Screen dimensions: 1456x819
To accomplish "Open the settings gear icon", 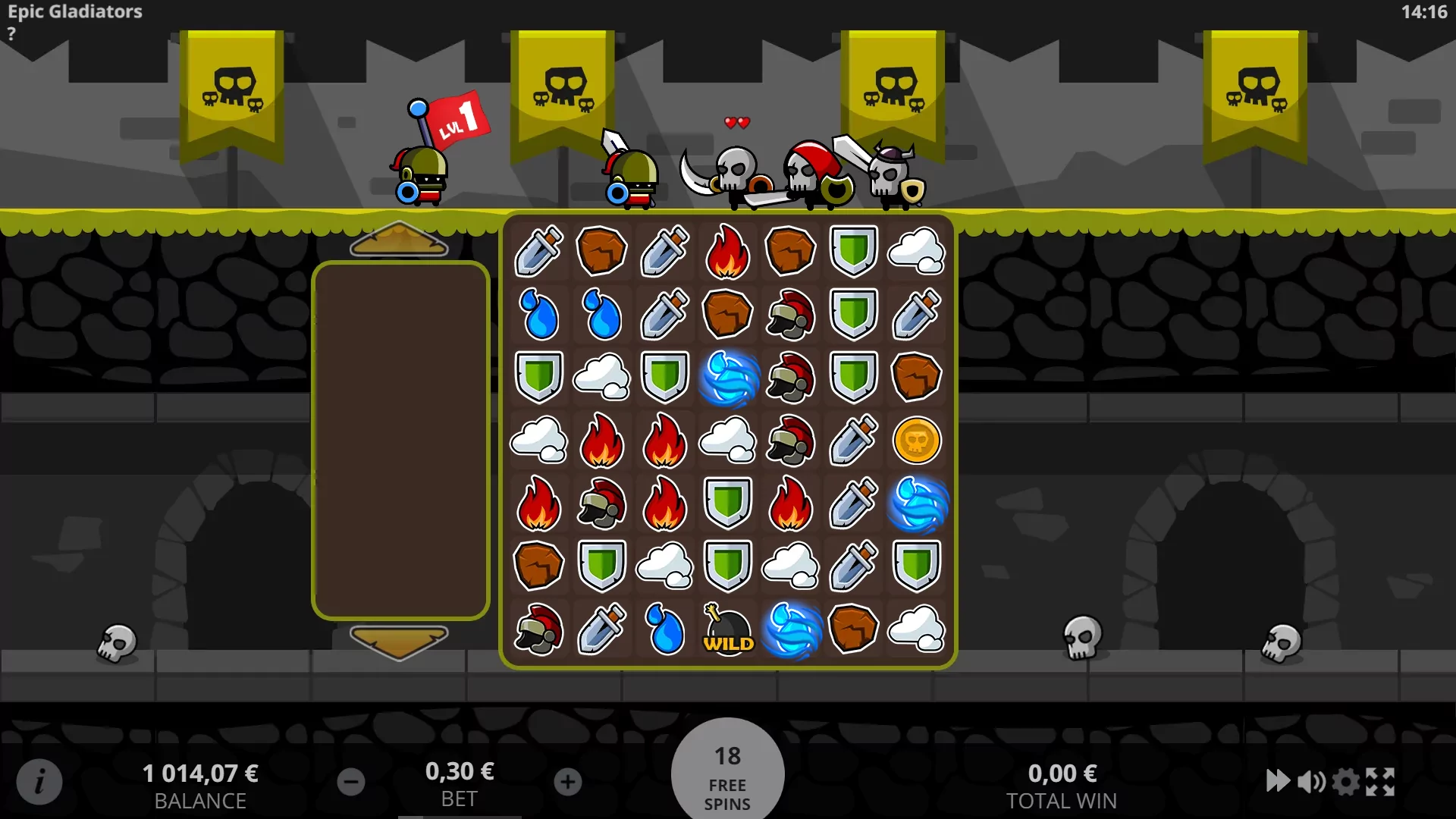I will (1345, 782).
